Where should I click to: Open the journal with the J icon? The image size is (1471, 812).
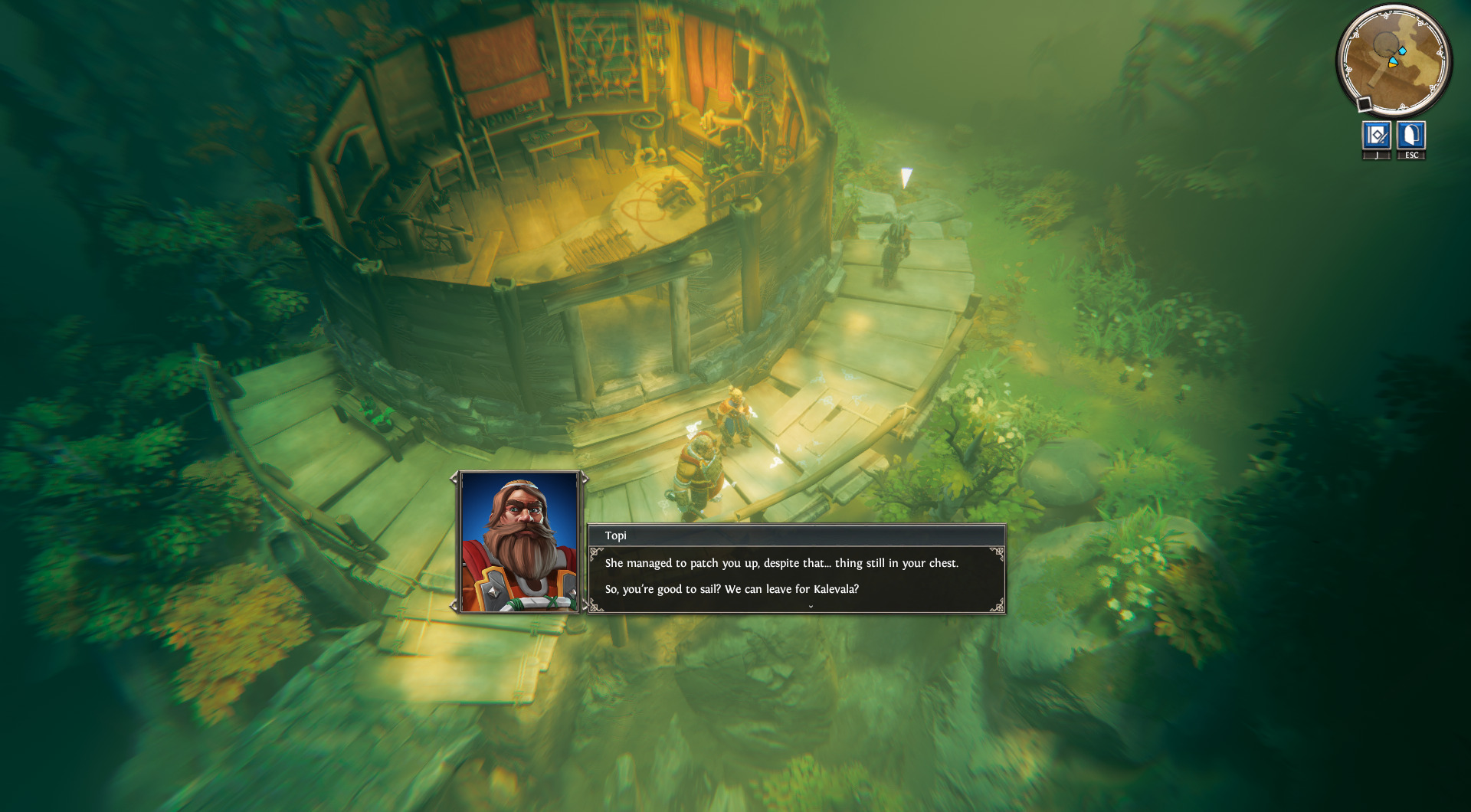tap(1377, 138)
